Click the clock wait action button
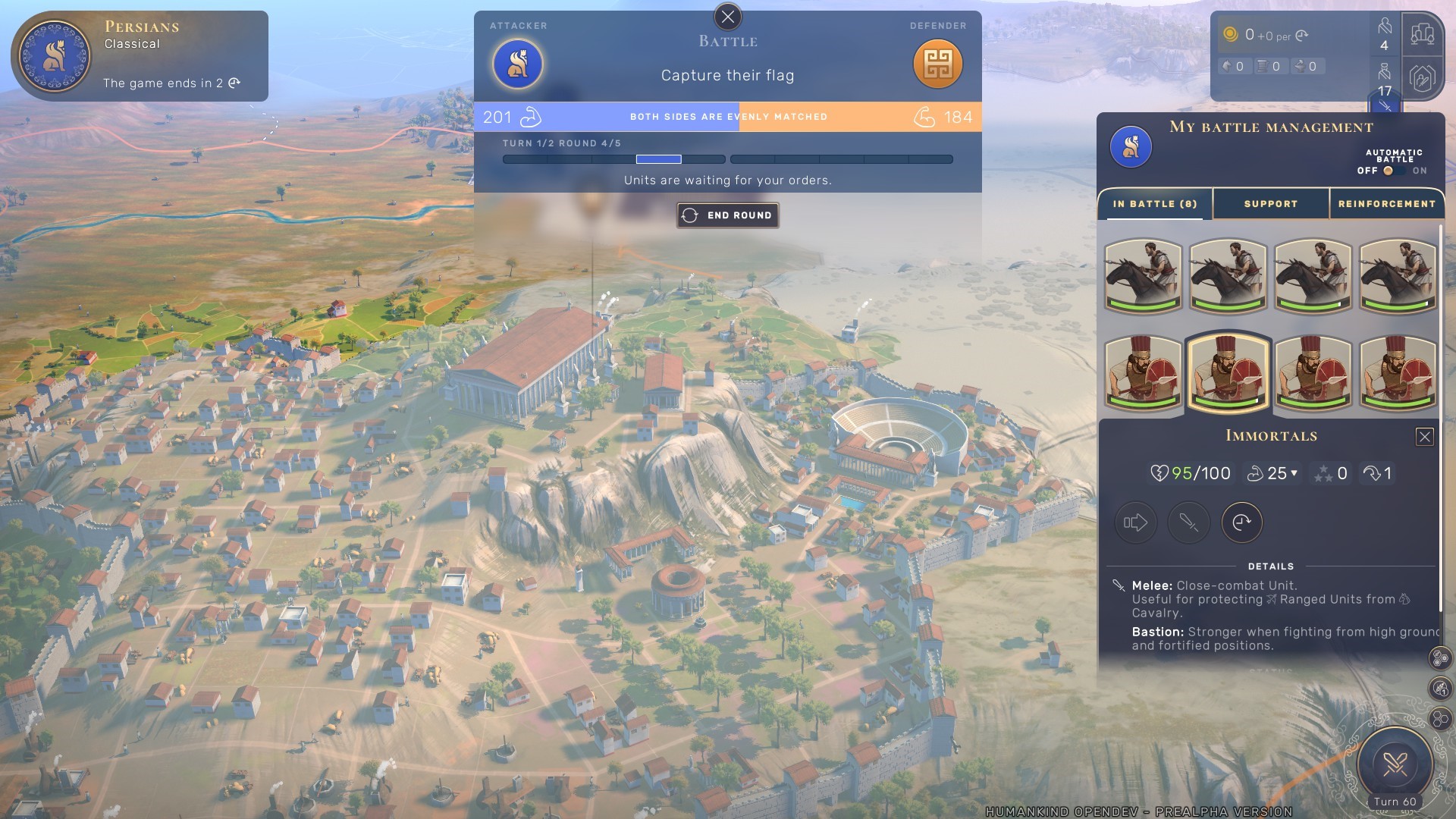This screenshot has height=819, width=1456. coord(1241,522)
